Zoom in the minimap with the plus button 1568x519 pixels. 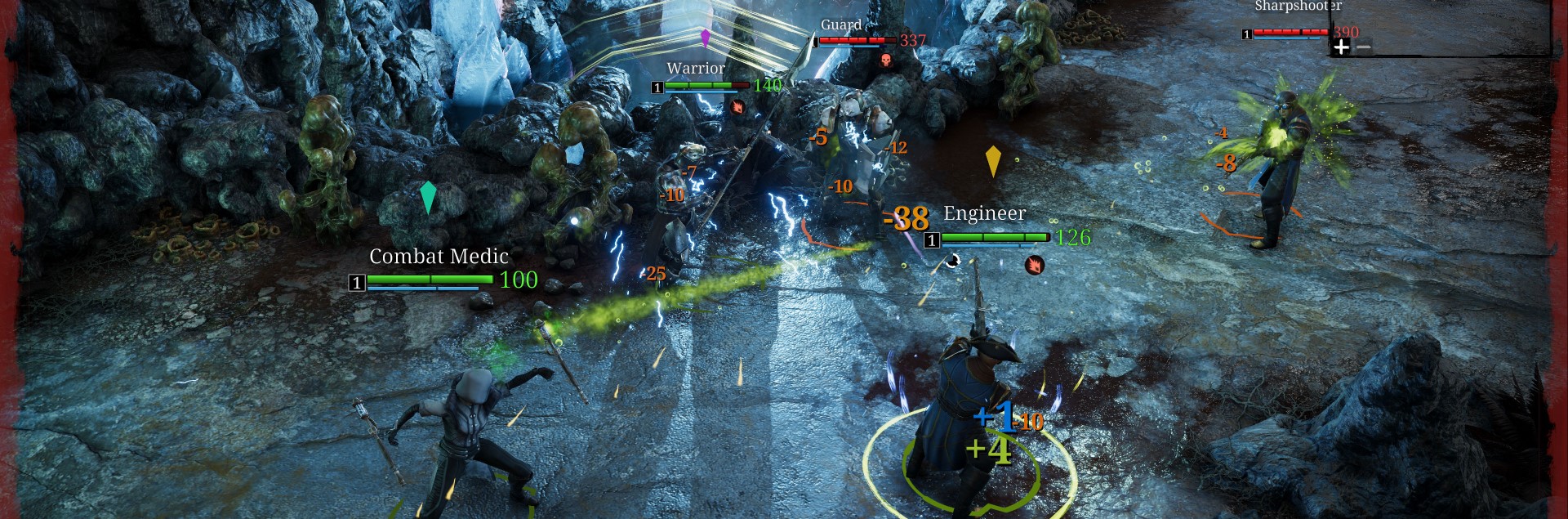[x=1341, y=47]
